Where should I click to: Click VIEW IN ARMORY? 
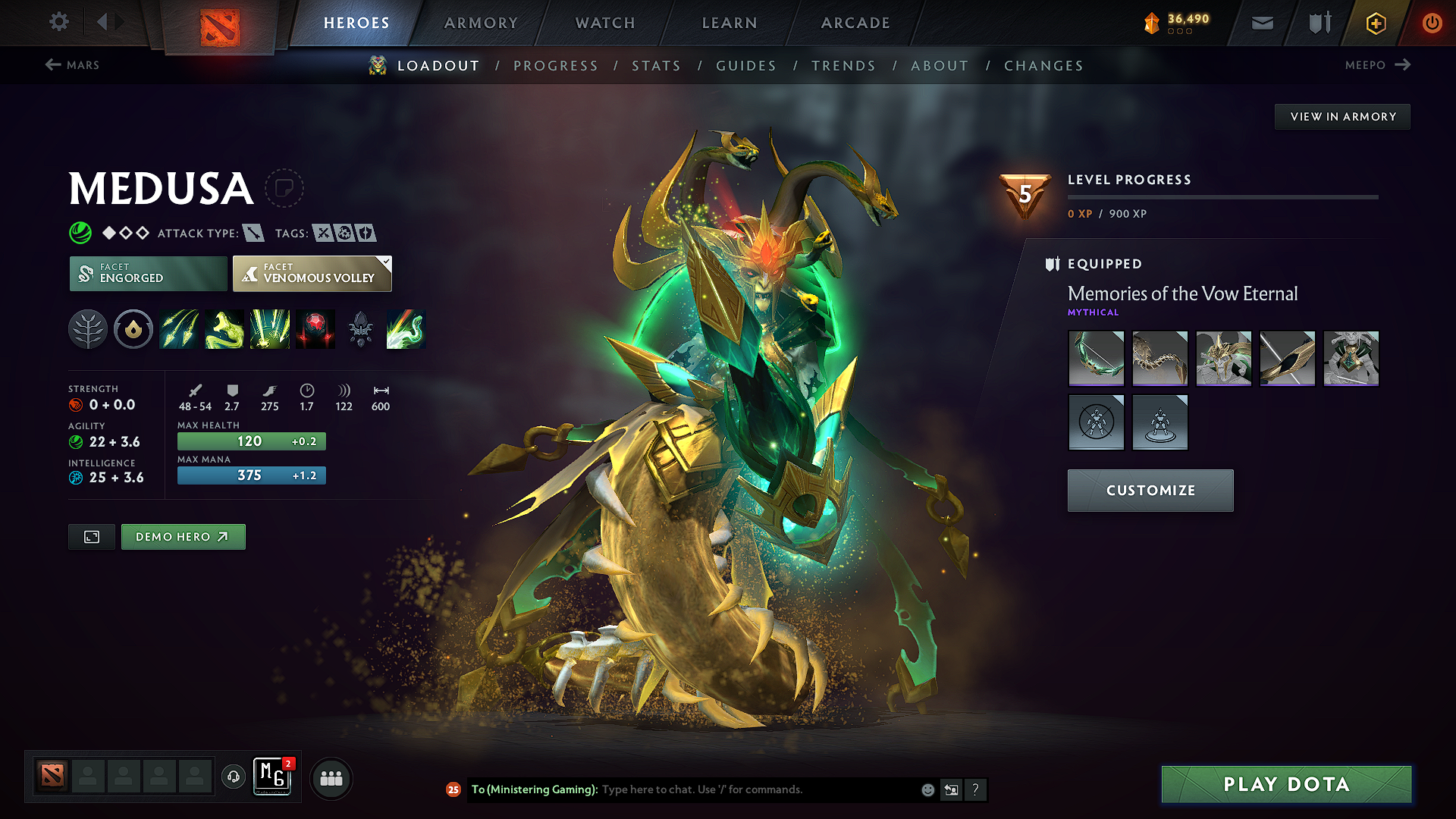(x=1341, y=116)
